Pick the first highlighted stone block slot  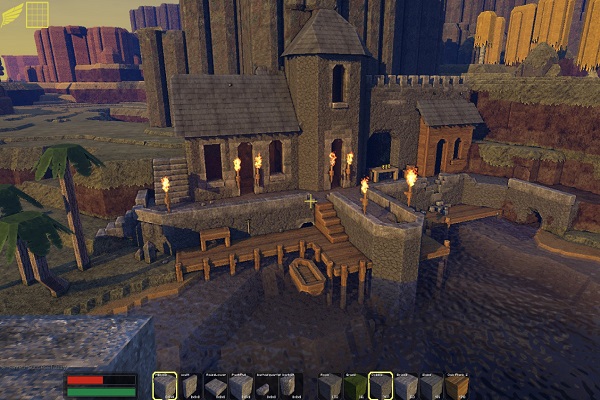pos(164,385)
